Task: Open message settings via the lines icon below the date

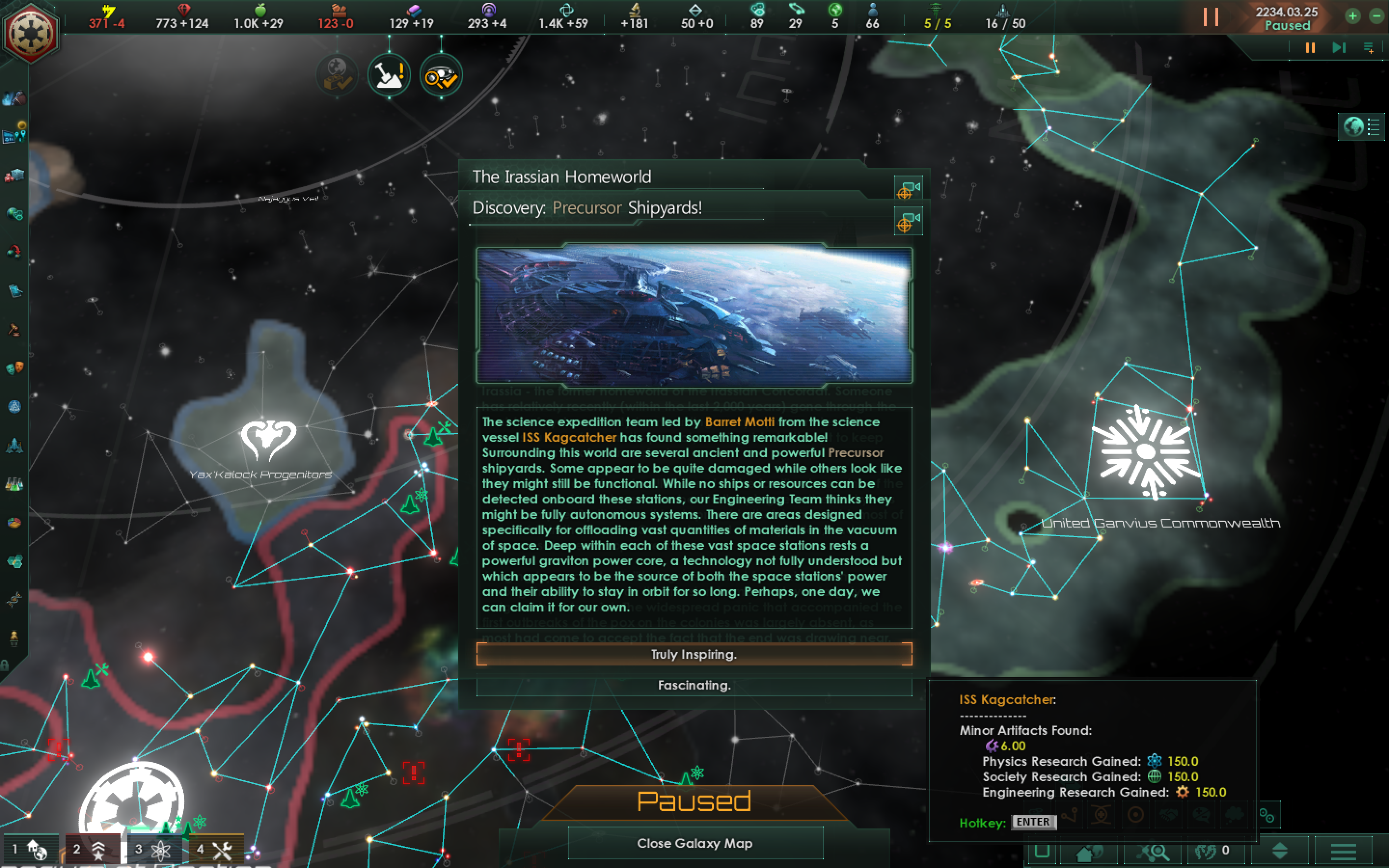Action: 1371,48
